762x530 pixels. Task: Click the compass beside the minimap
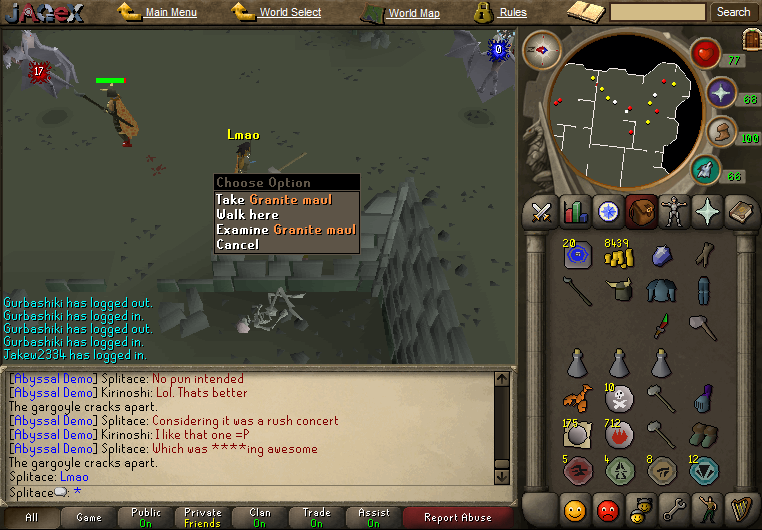coord(541,50)
